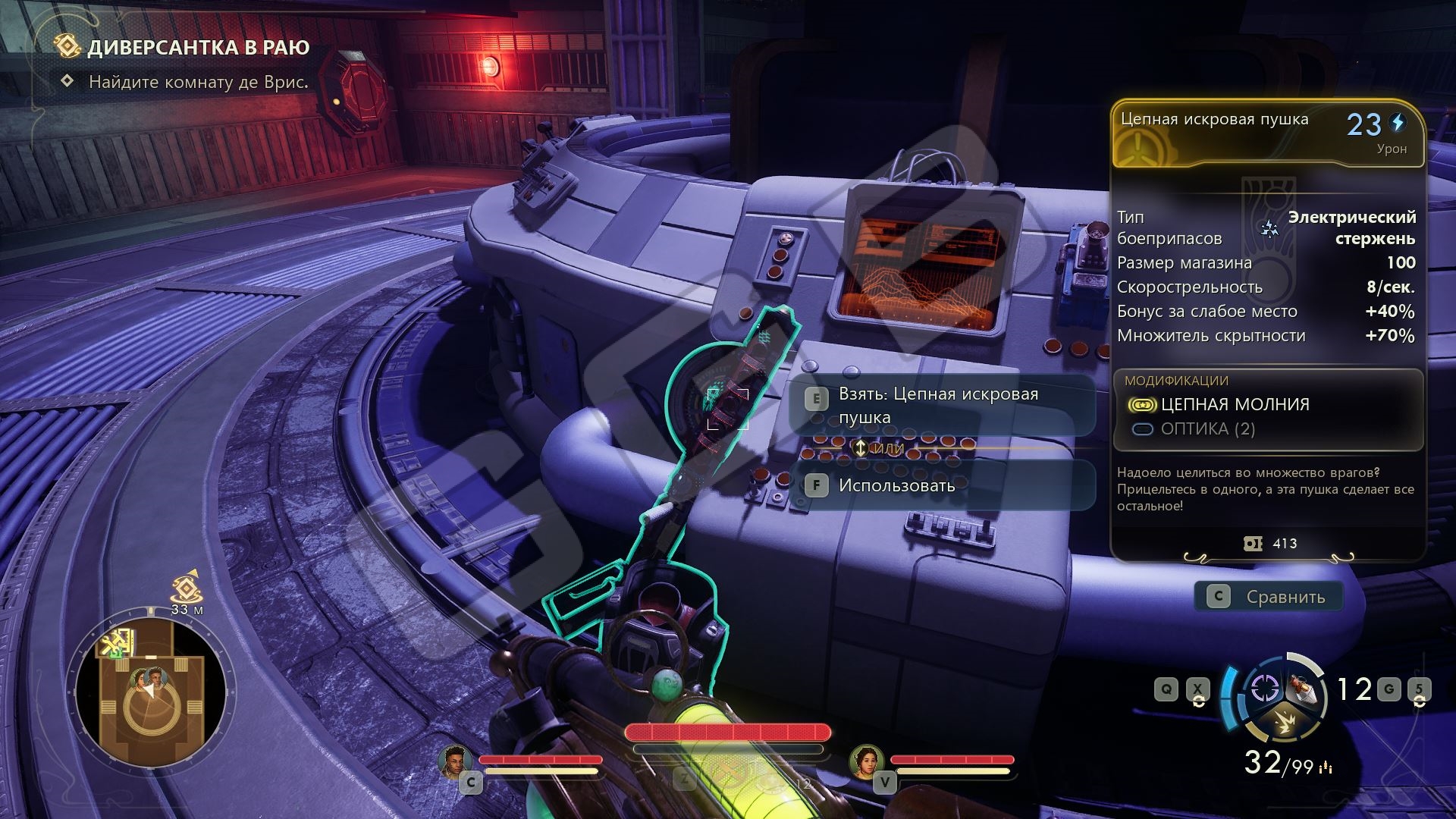Screen dimensions: 1456x819
Task: Click the «Сравнить» button
Action: (x=1269, y=597)
